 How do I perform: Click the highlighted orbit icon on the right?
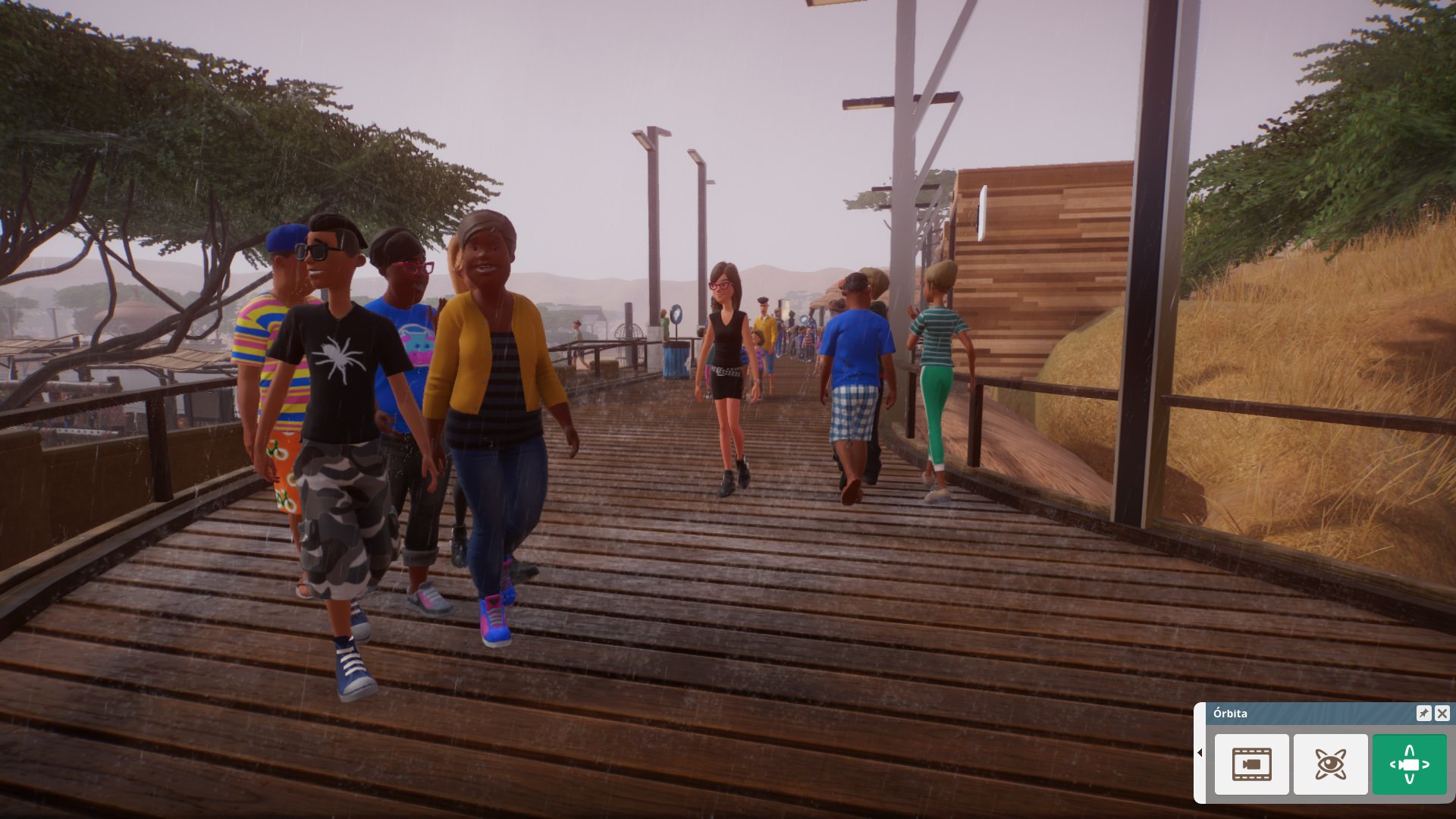tap(1408, 764)
